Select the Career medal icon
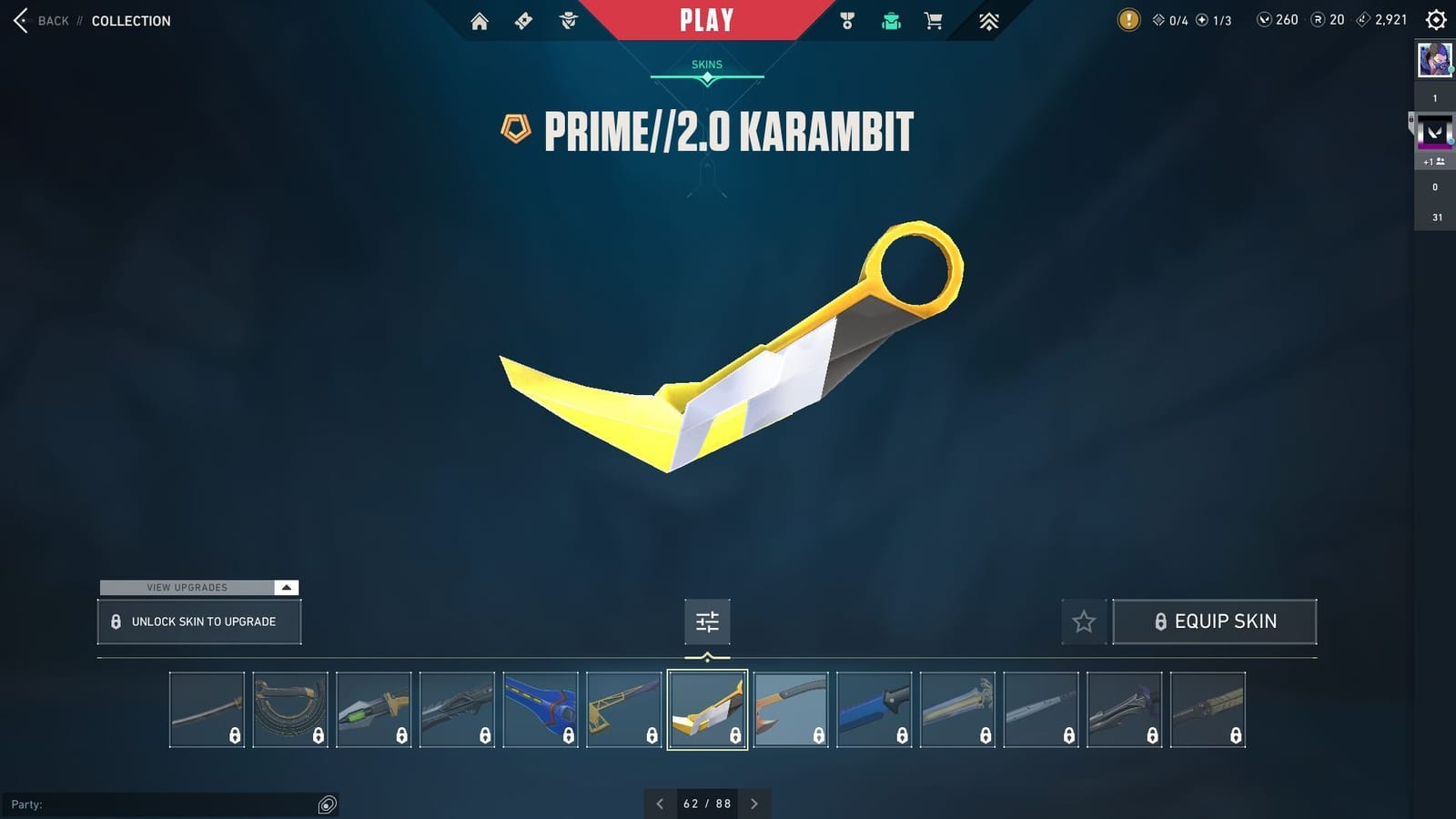1456x819 pixels. (846, 19)
